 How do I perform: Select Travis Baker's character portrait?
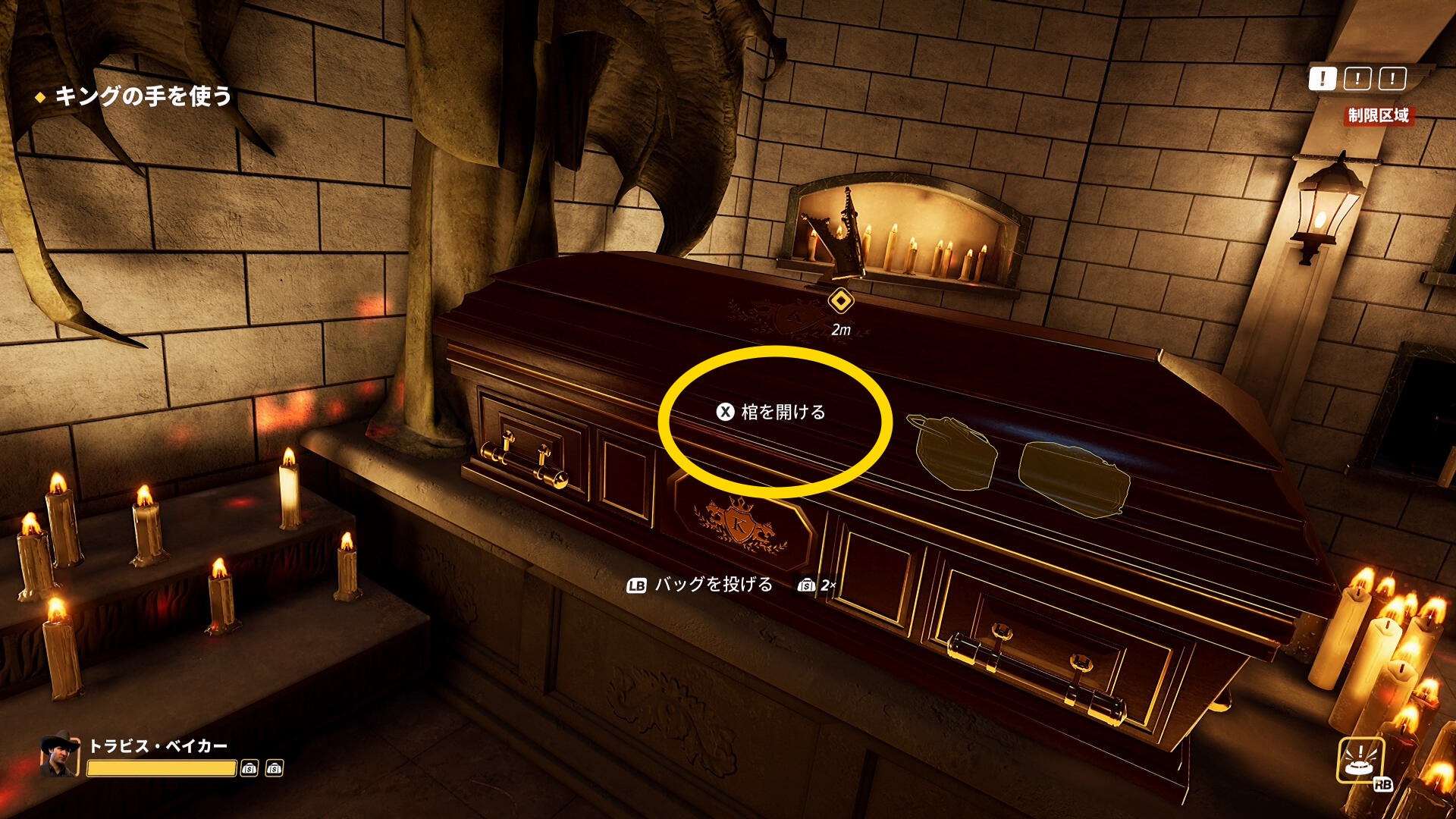[x=61, y=755]
